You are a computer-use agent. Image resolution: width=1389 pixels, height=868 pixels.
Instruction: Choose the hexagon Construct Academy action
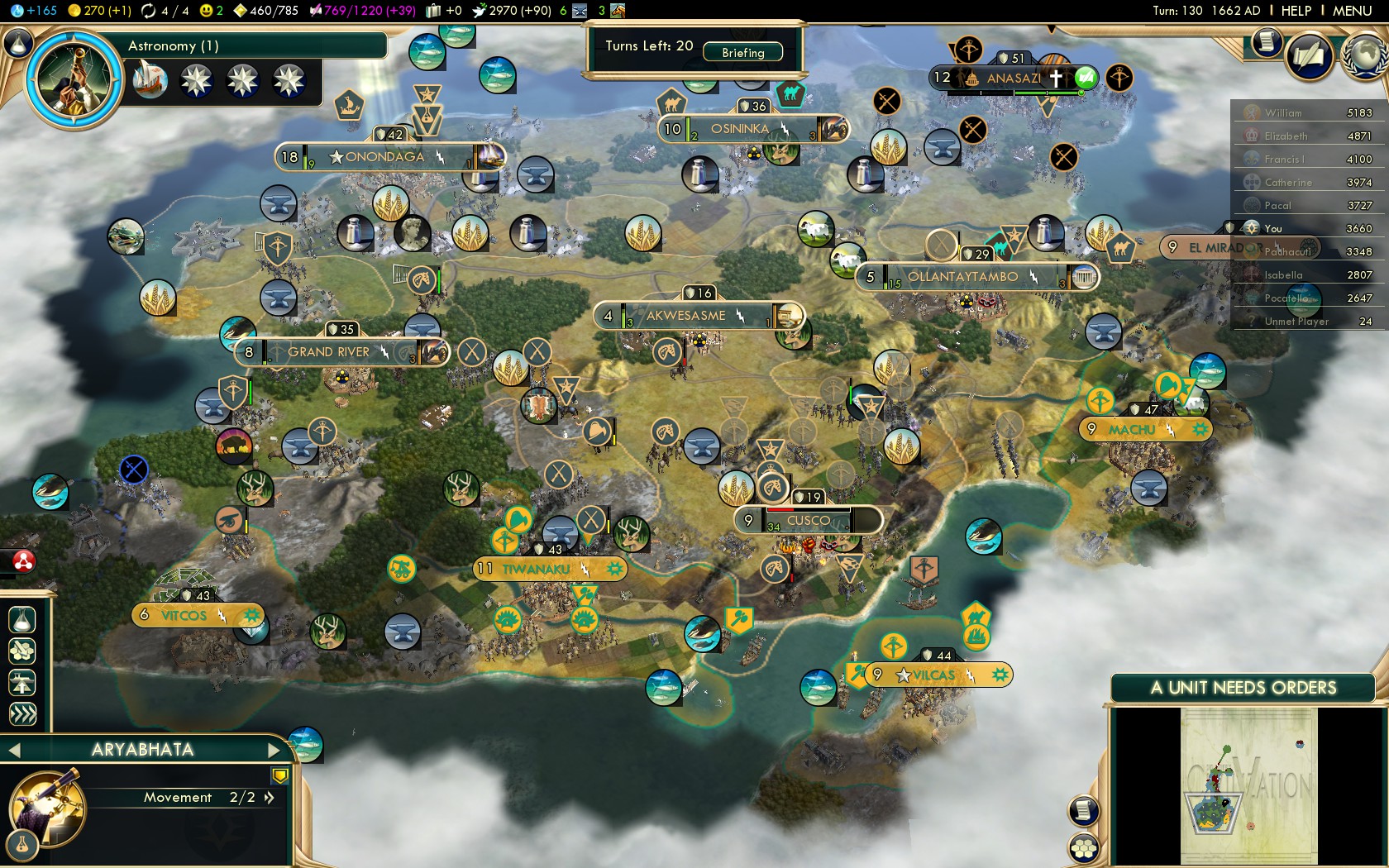tap(22, 651)
